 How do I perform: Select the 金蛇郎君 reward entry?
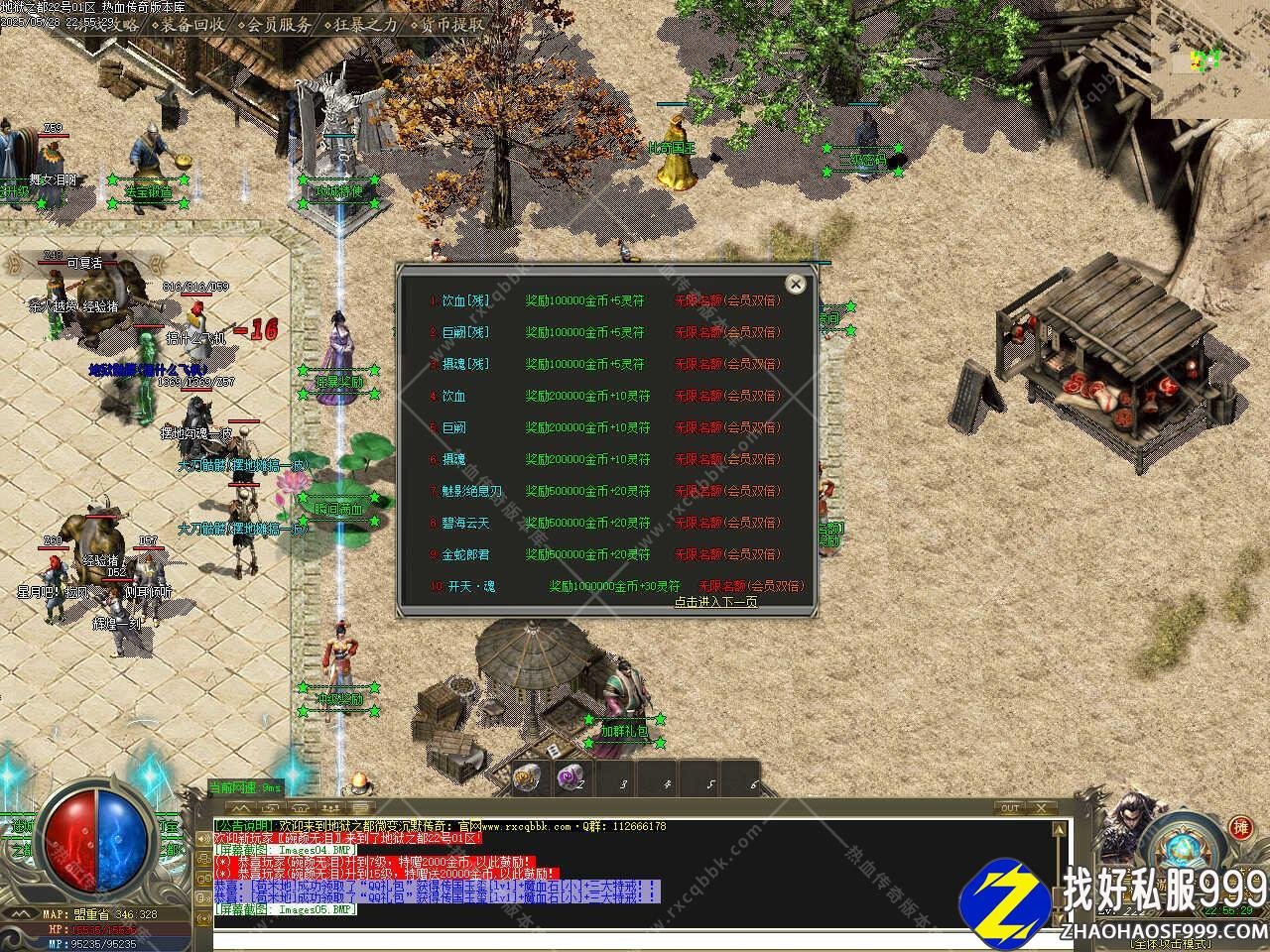click(465, 554)
